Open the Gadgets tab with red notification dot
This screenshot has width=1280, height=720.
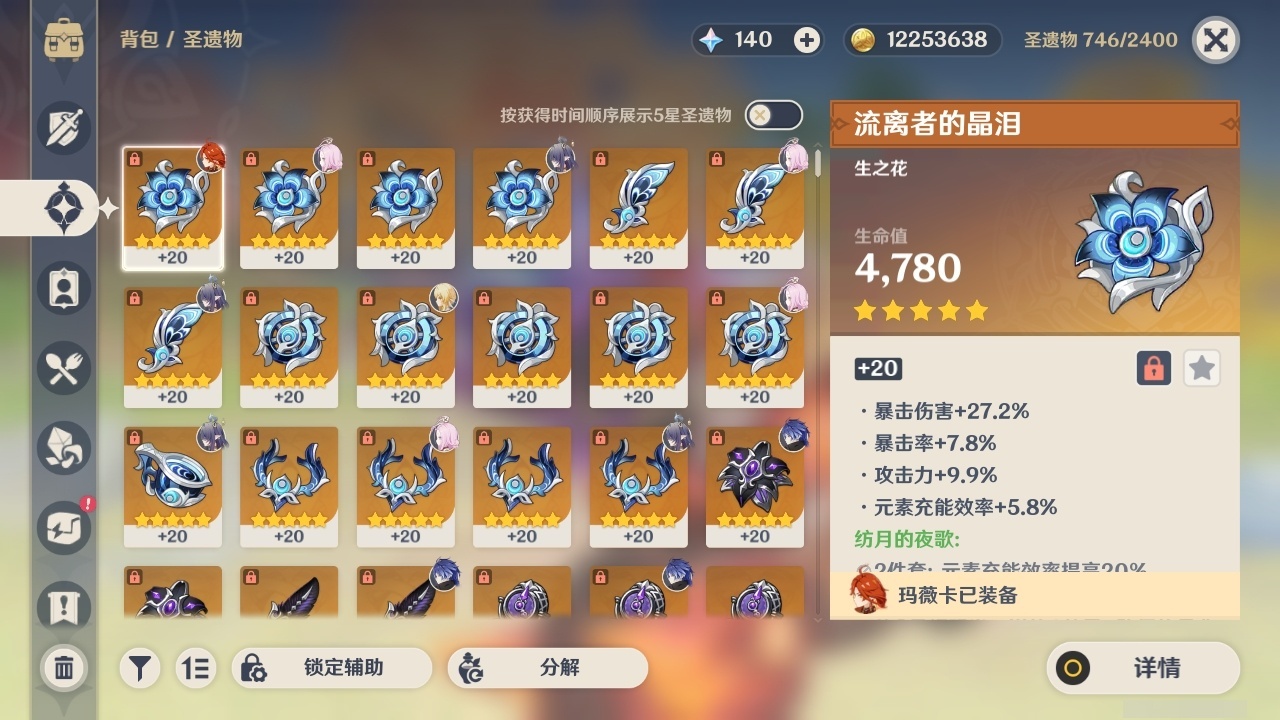[x=63, y=528]
